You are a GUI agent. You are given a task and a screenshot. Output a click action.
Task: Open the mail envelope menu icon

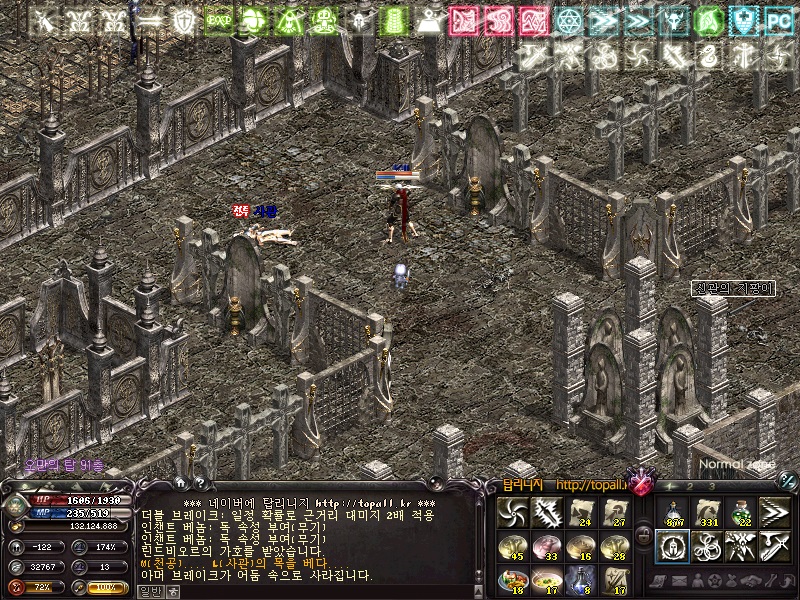pos(679,580)
